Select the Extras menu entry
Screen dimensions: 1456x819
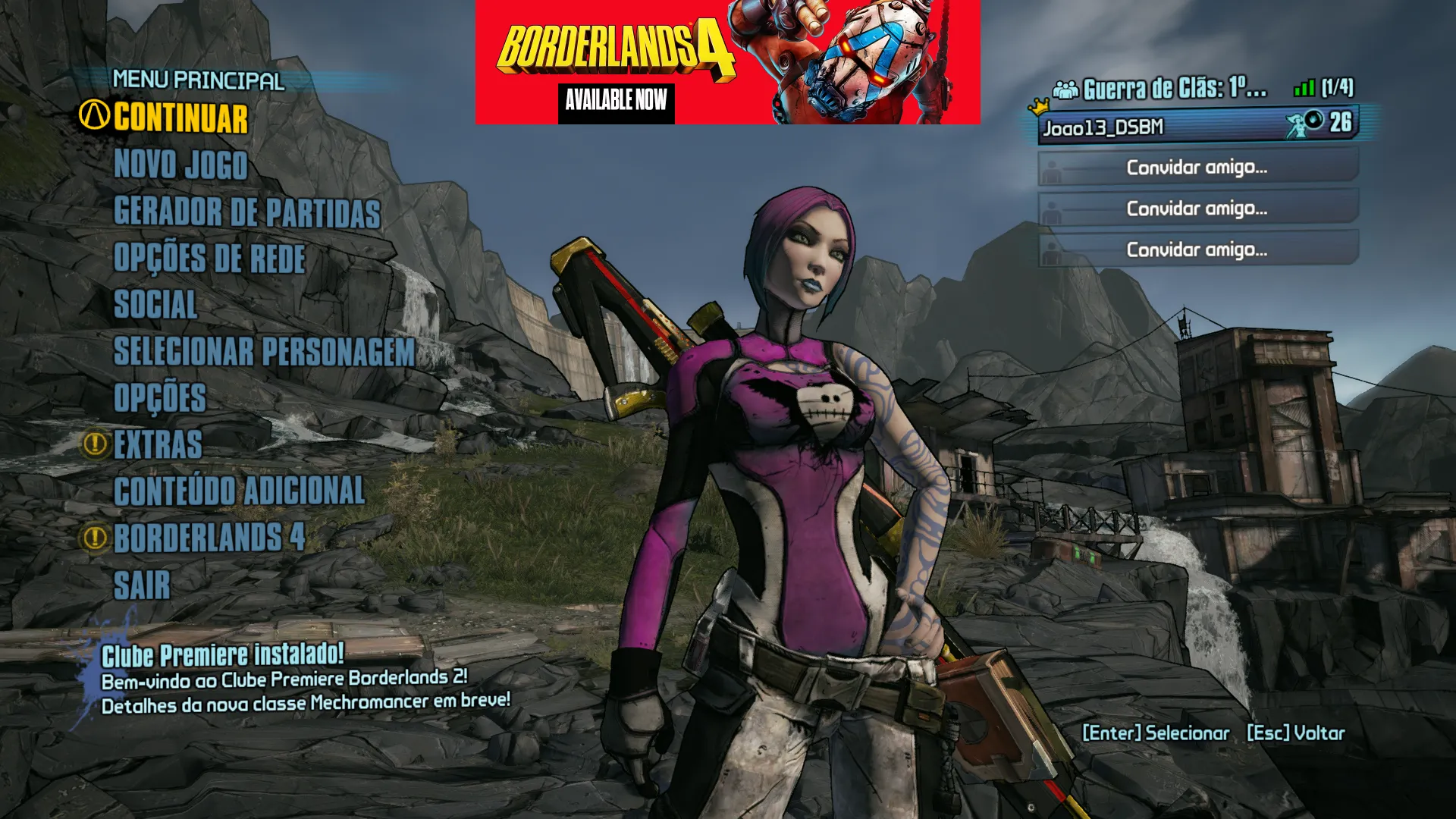158,445
